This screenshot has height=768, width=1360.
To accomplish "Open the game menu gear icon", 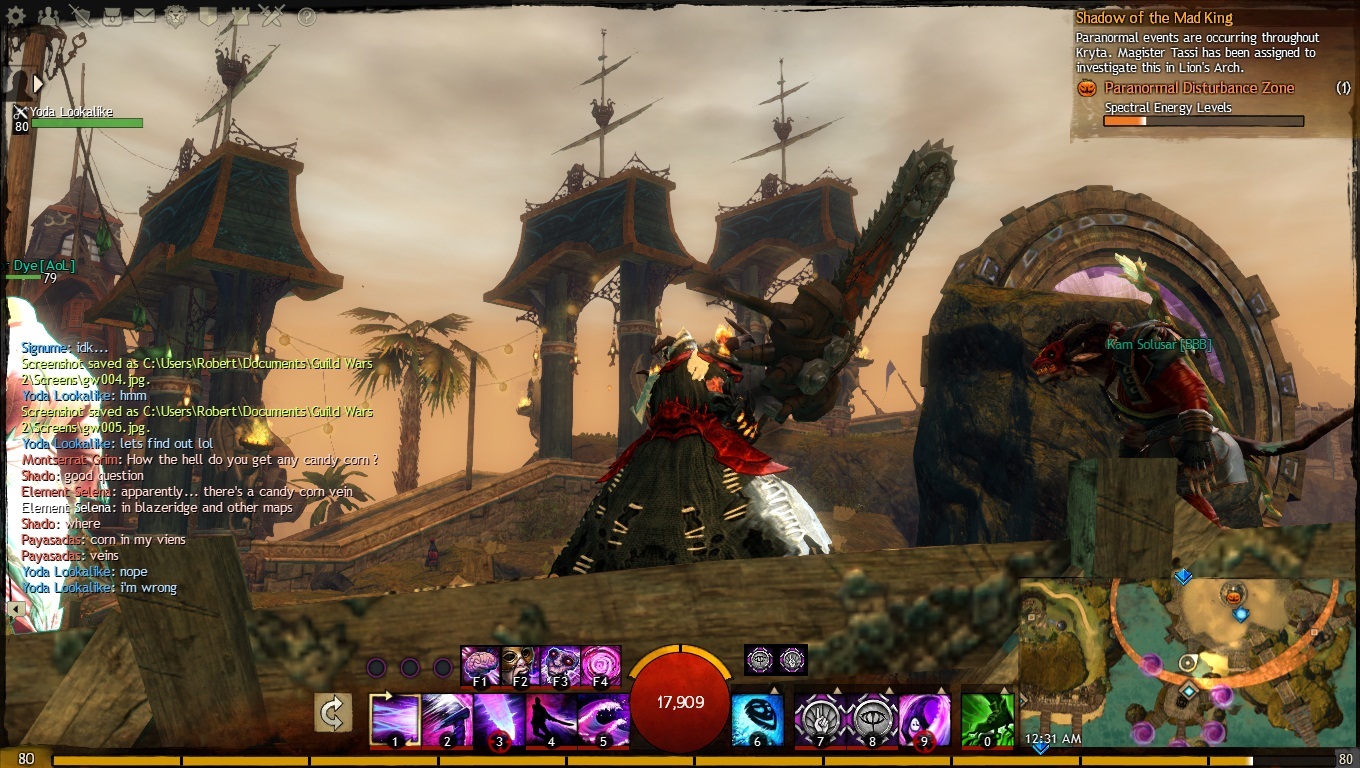I will point(17,16).
